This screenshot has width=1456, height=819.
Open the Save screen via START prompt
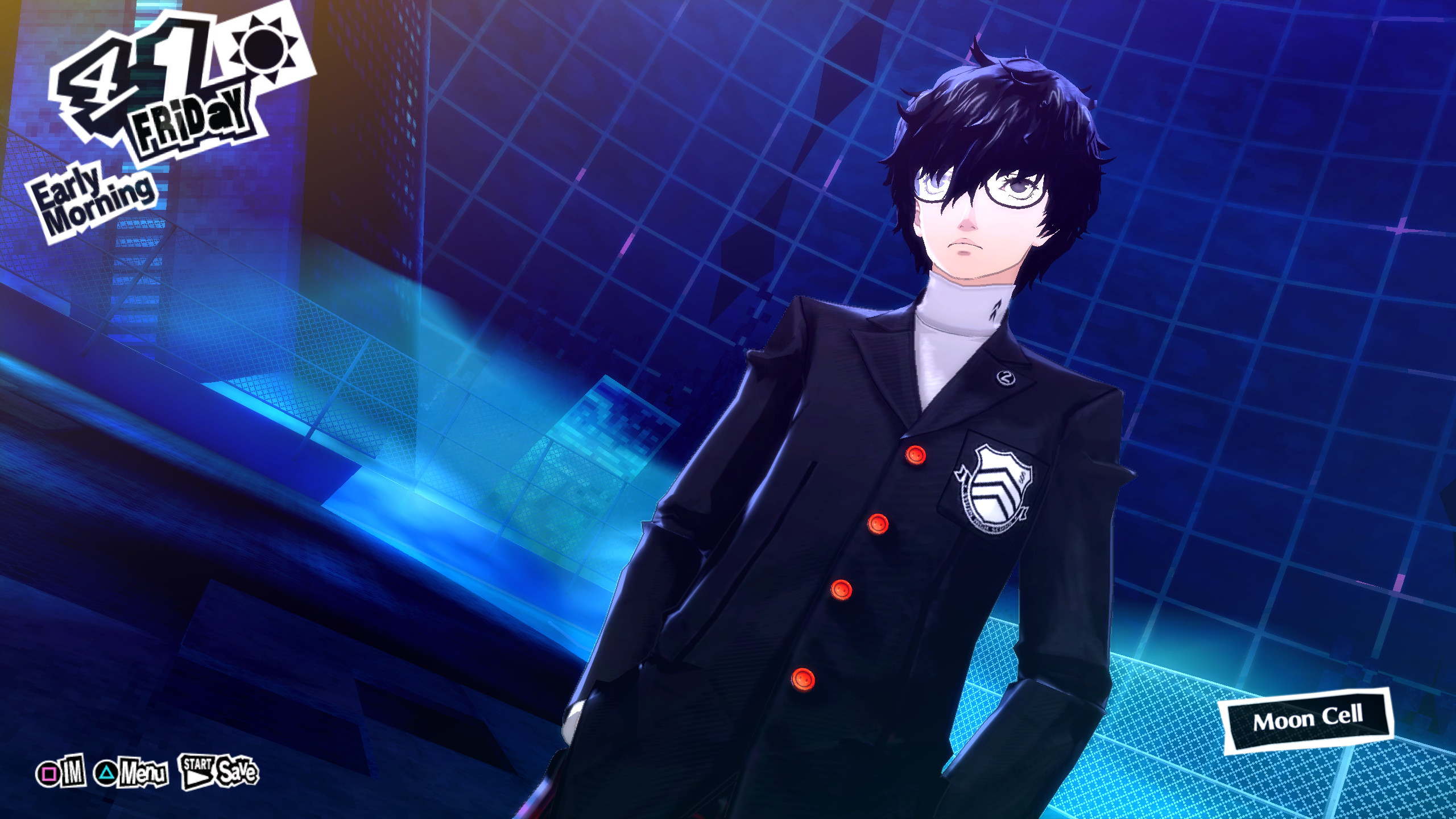pos(236,771)
